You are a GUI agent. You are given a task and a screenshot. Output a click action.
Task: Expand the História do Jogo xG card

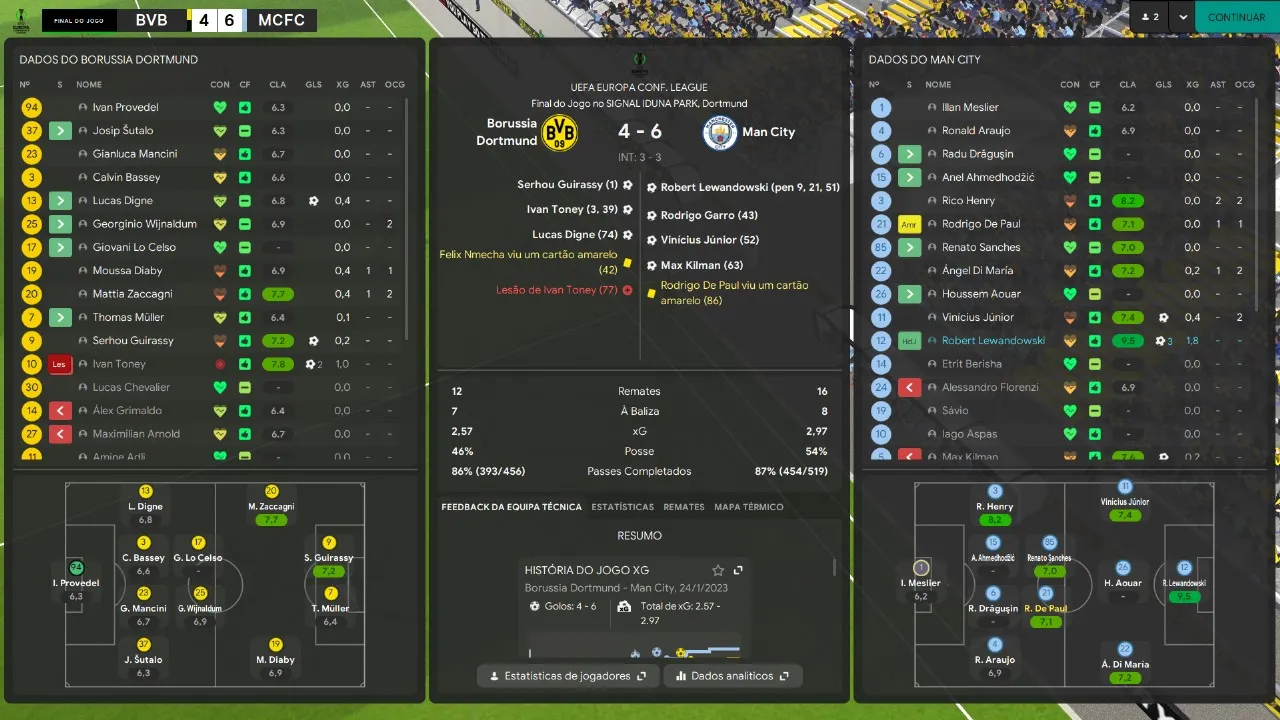(x=738, y=570)
